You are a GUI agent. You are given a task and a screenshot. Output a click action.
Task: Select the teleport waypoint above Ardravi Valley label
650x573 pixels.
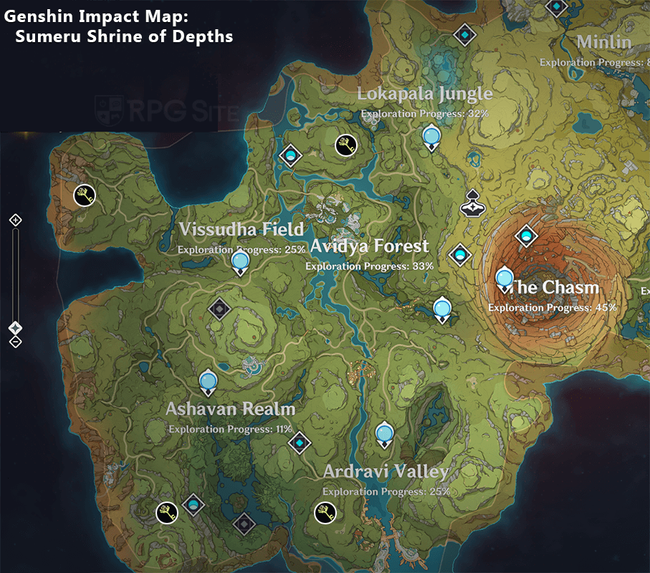point(385,434)
